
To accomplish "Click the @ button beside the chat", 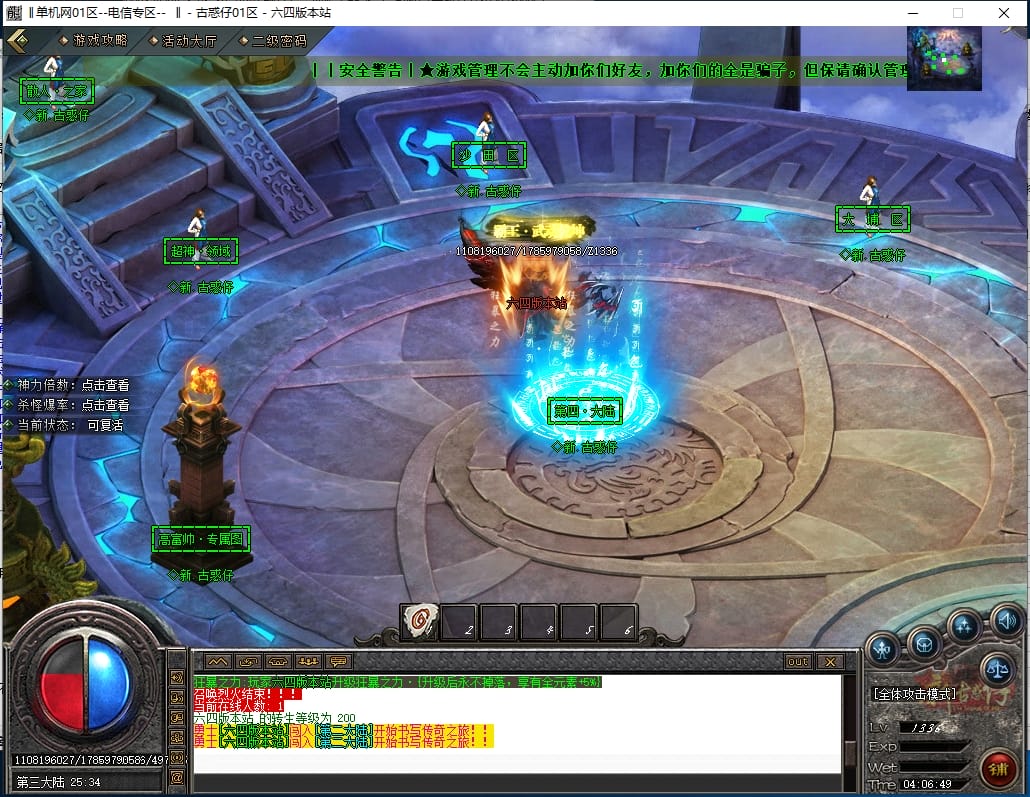I will coord(177,776).
